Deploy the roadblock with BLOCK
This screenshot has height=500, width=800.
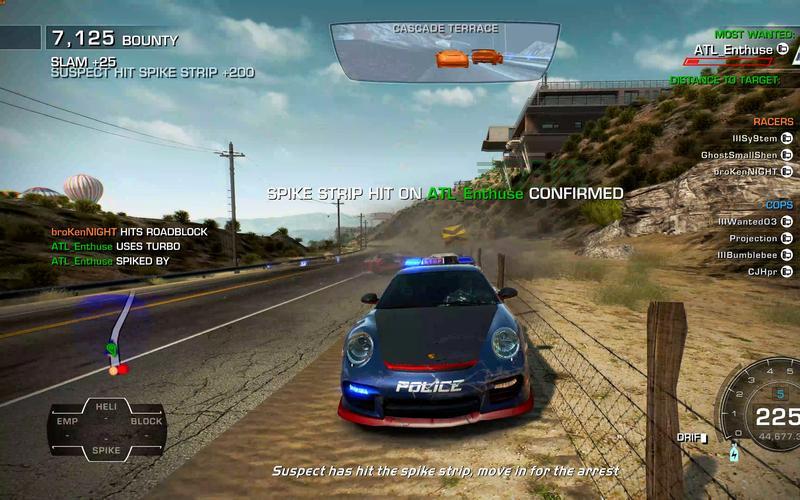pos(146,422)
